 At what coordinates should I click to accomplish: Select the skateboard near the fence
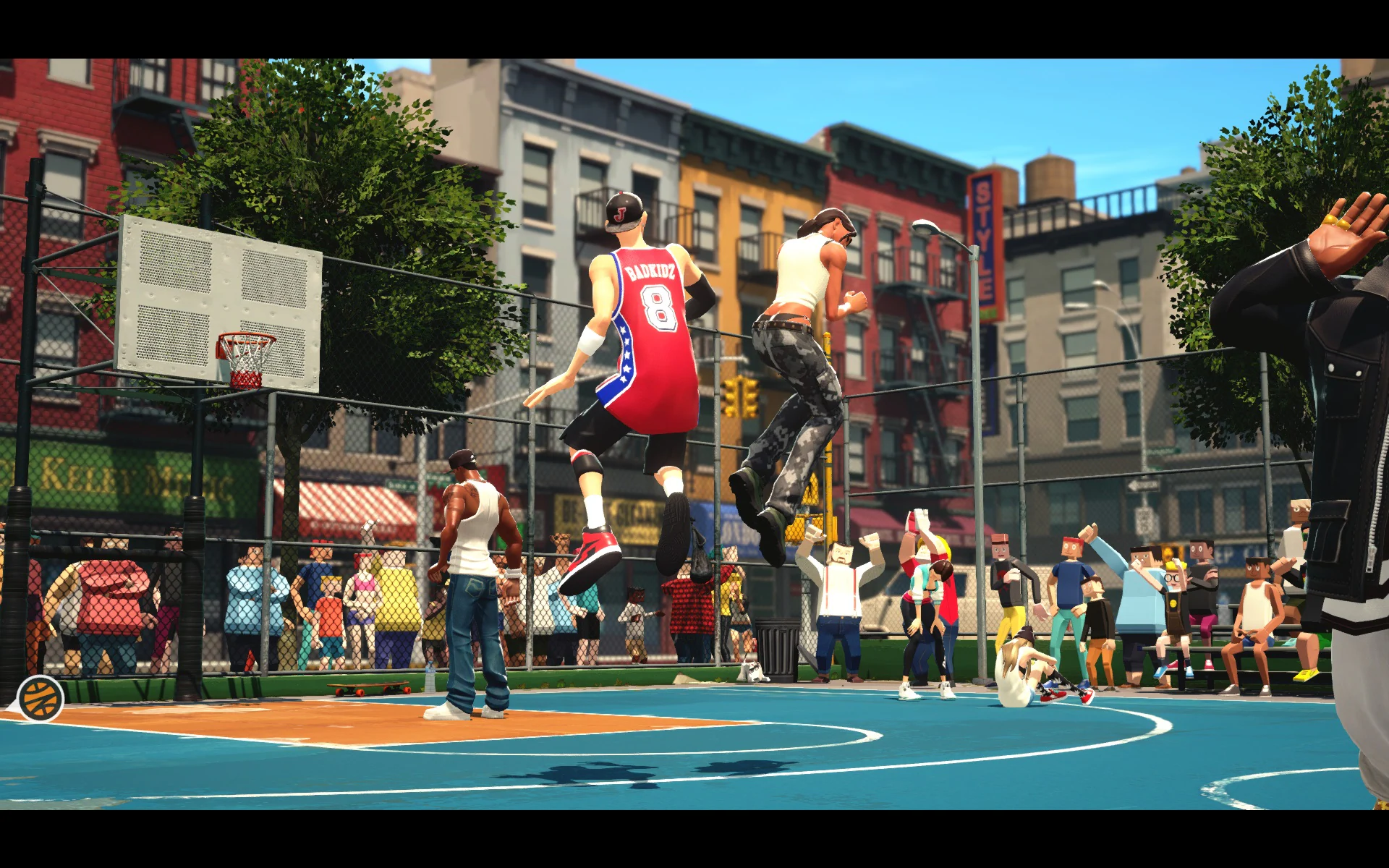pos(369,689)
